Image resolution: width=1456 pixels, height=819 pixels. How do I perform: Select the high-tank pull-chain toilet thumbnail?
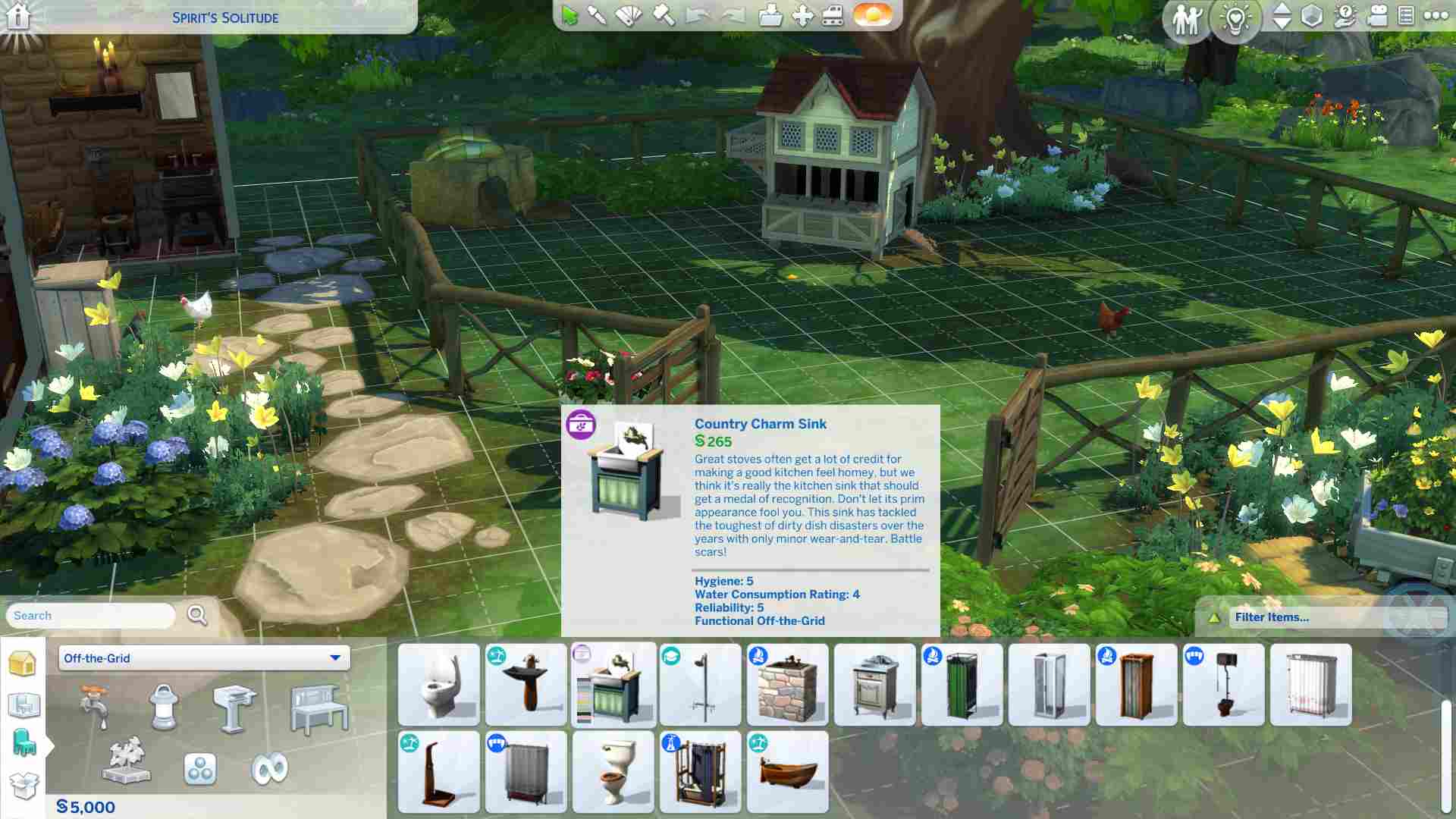pos(1223,685)
